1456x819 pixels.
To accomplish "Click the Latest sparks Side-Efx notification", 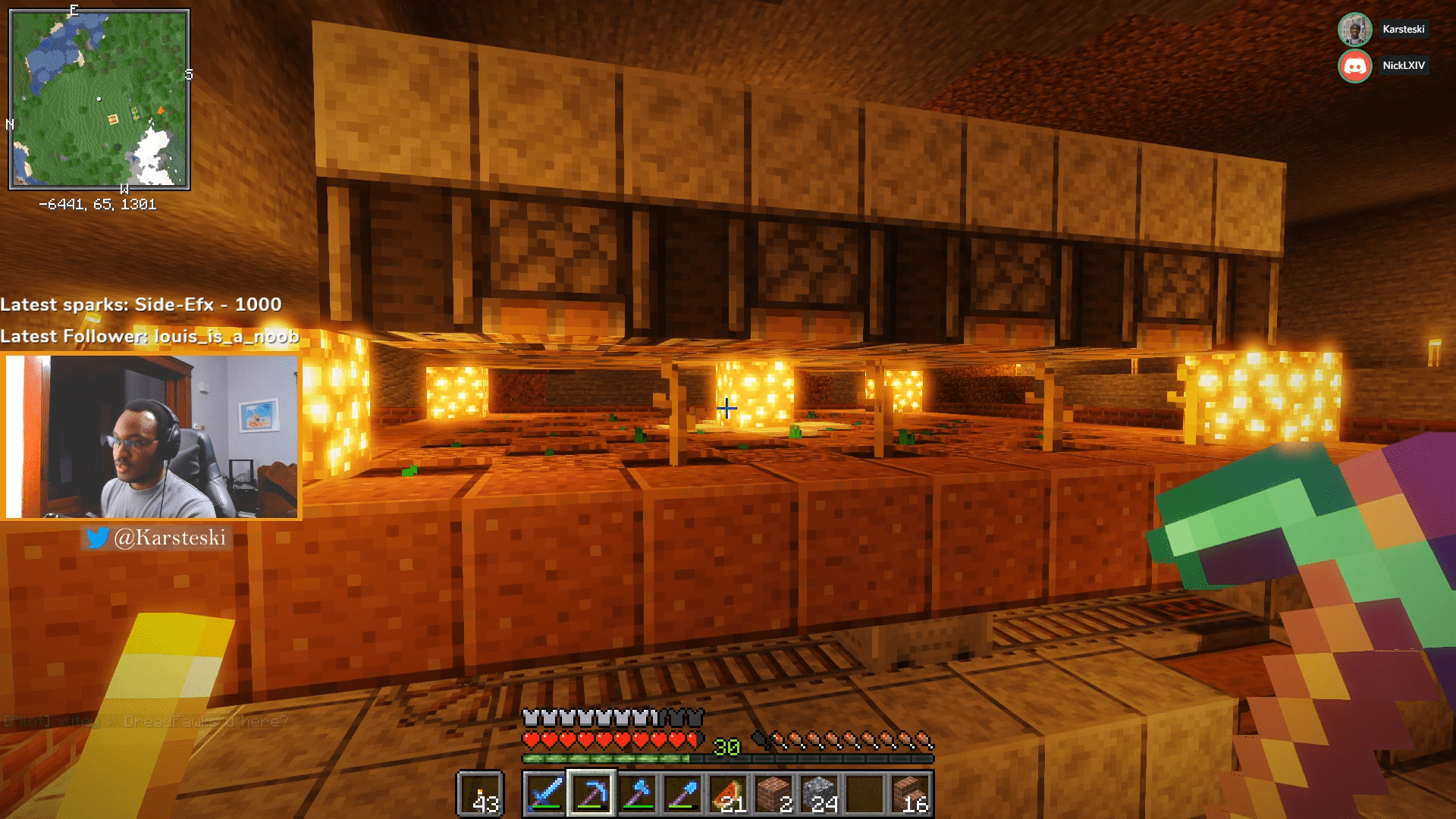I will 140,306.
